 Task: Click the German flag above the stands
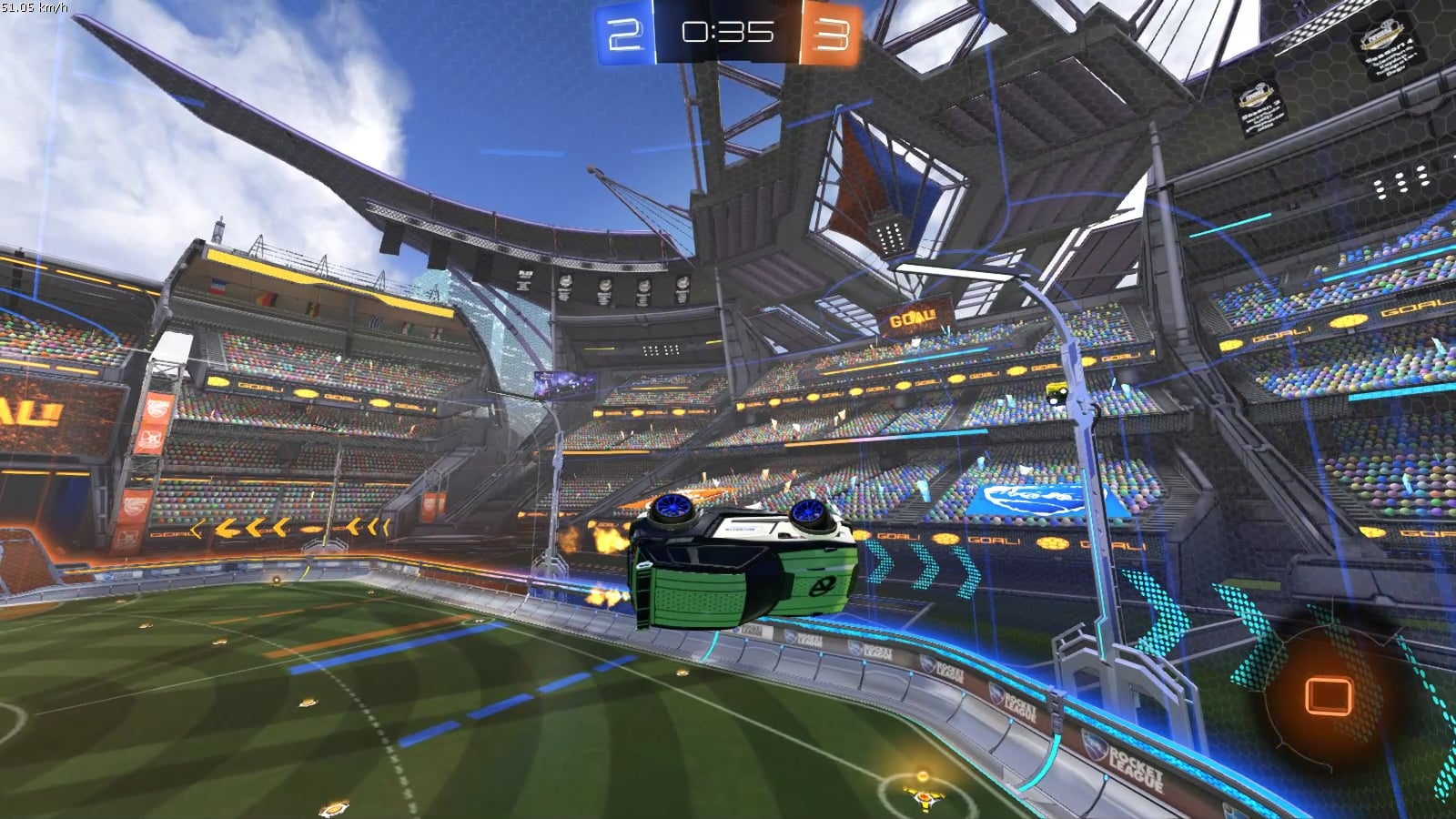pos(267,298)
